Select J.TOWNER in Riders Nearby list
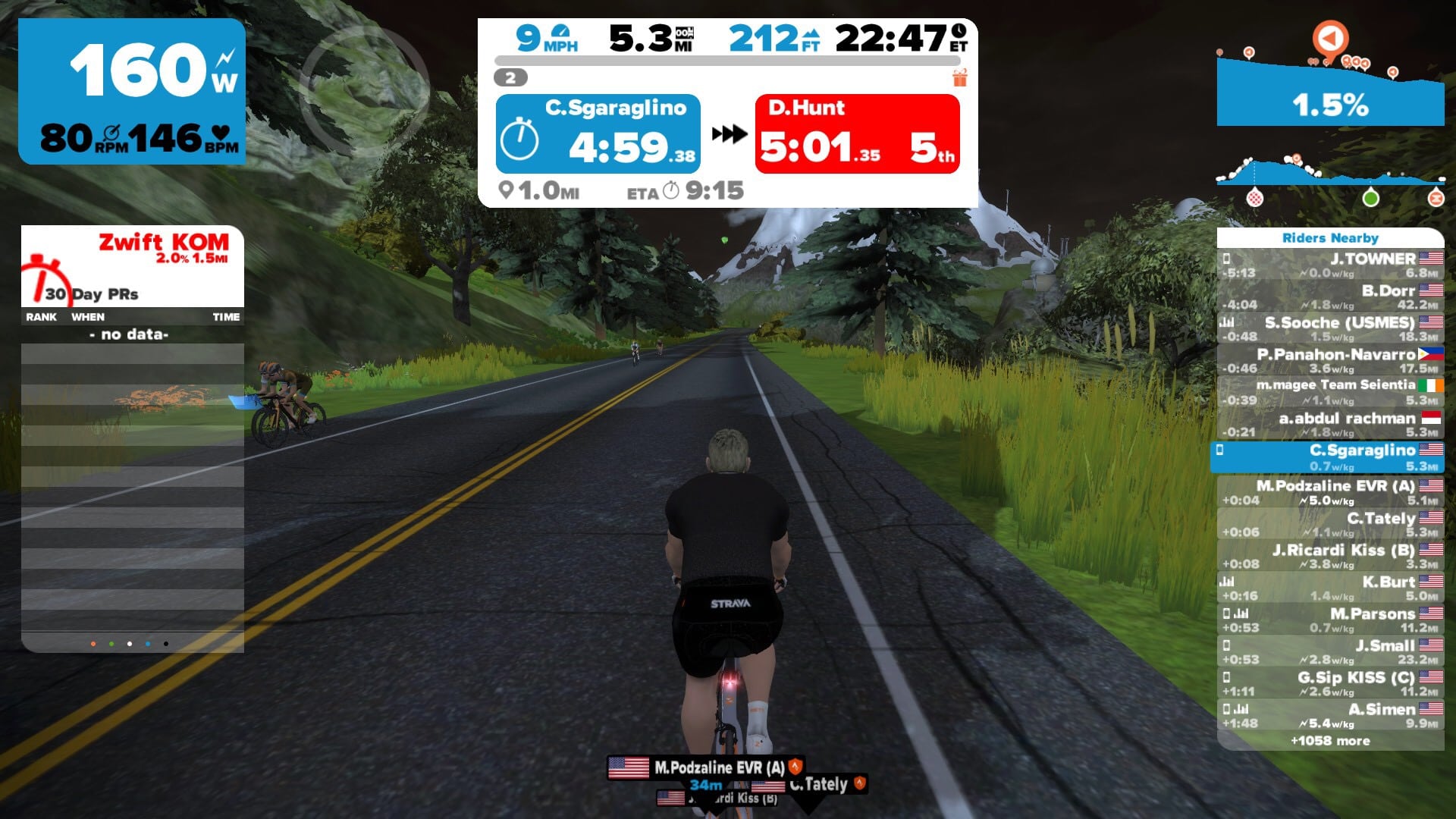This screenshot has width=1456, height=819. click(1330, 265)
